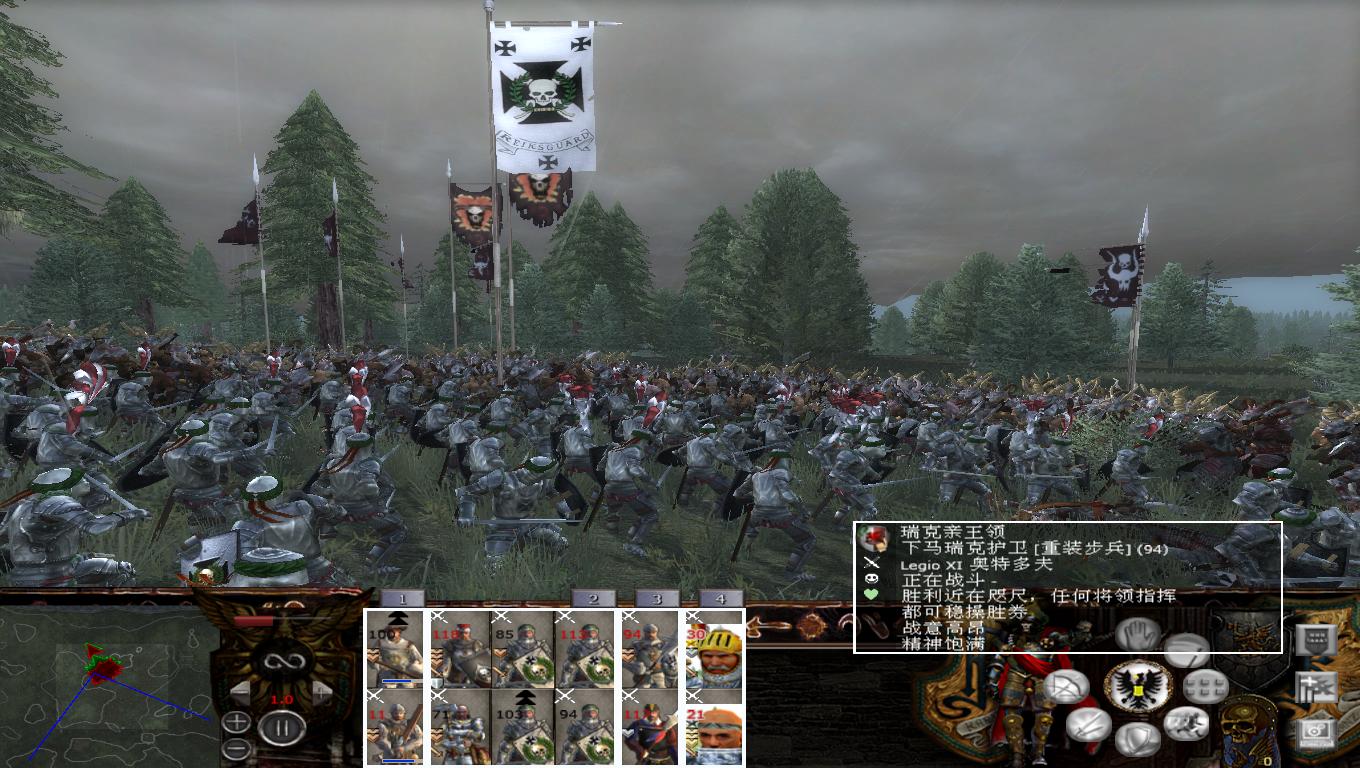Select the unit card showing 103 soldiers
This screenshot has height=768, width=1360.
point(524,727)
